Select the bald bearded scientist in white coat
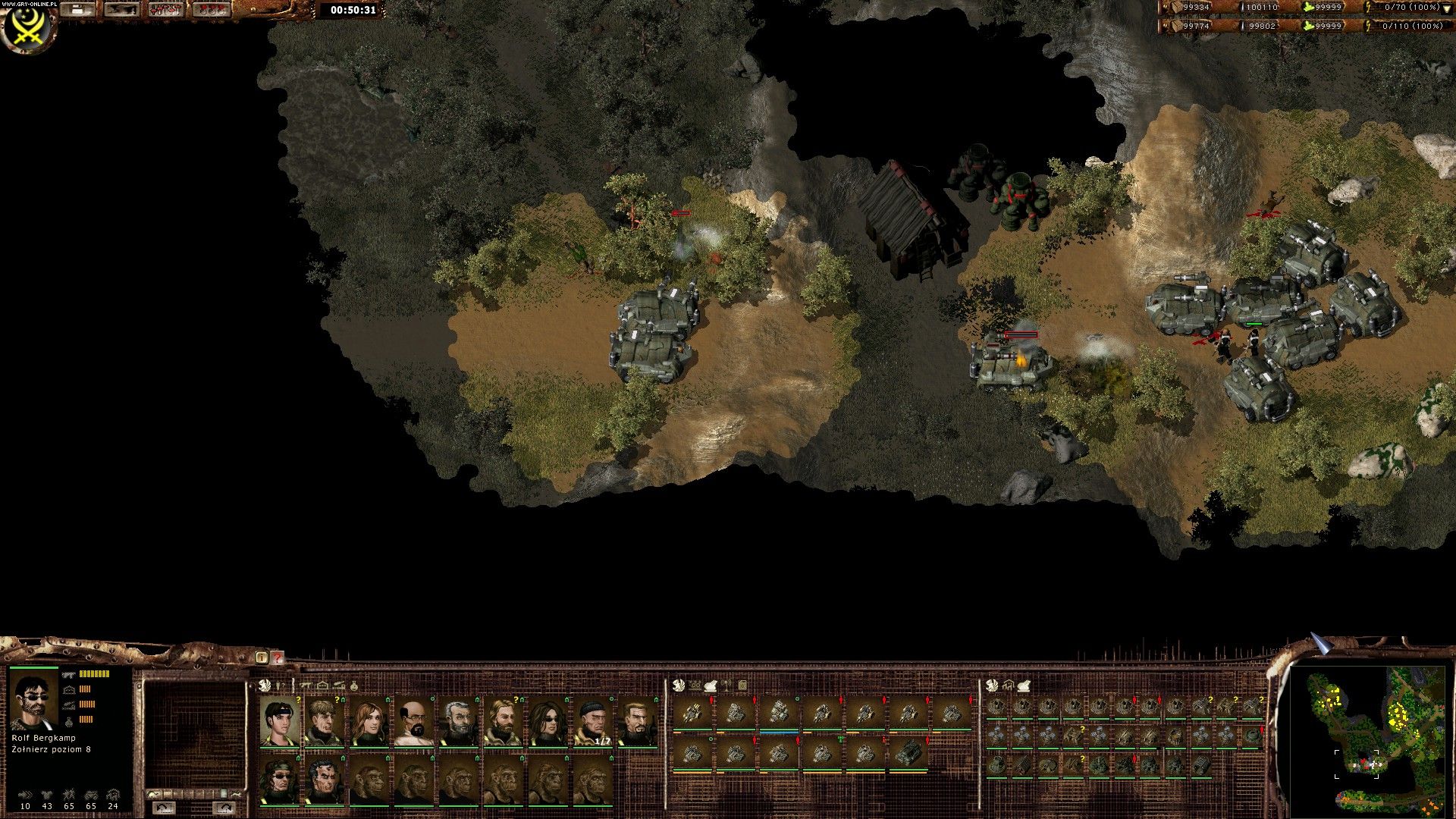The height and width of the screenshot is (819, 1456). click(413, 721)
